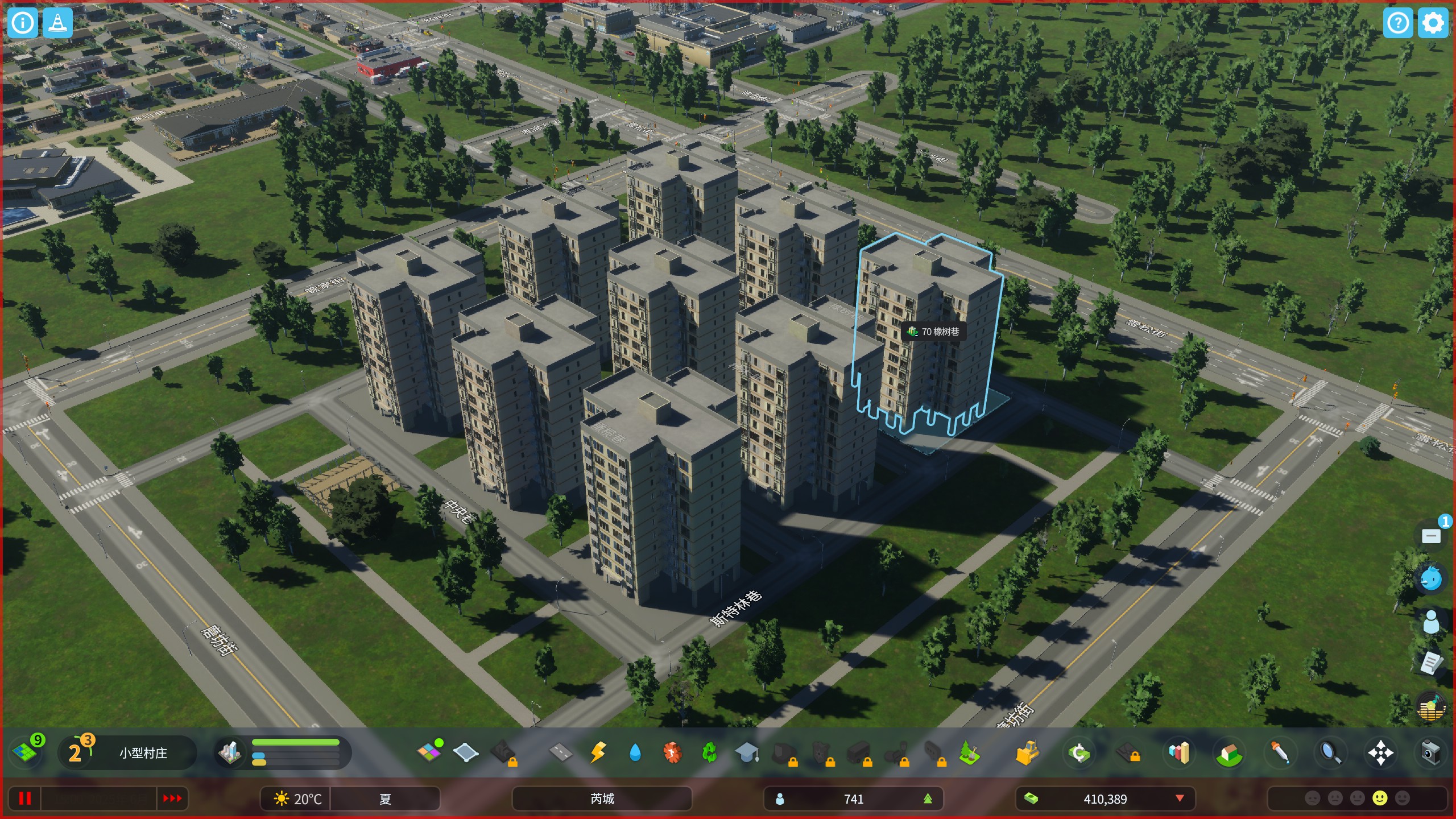Activate the bulldozer tool

click(1027, 753)
